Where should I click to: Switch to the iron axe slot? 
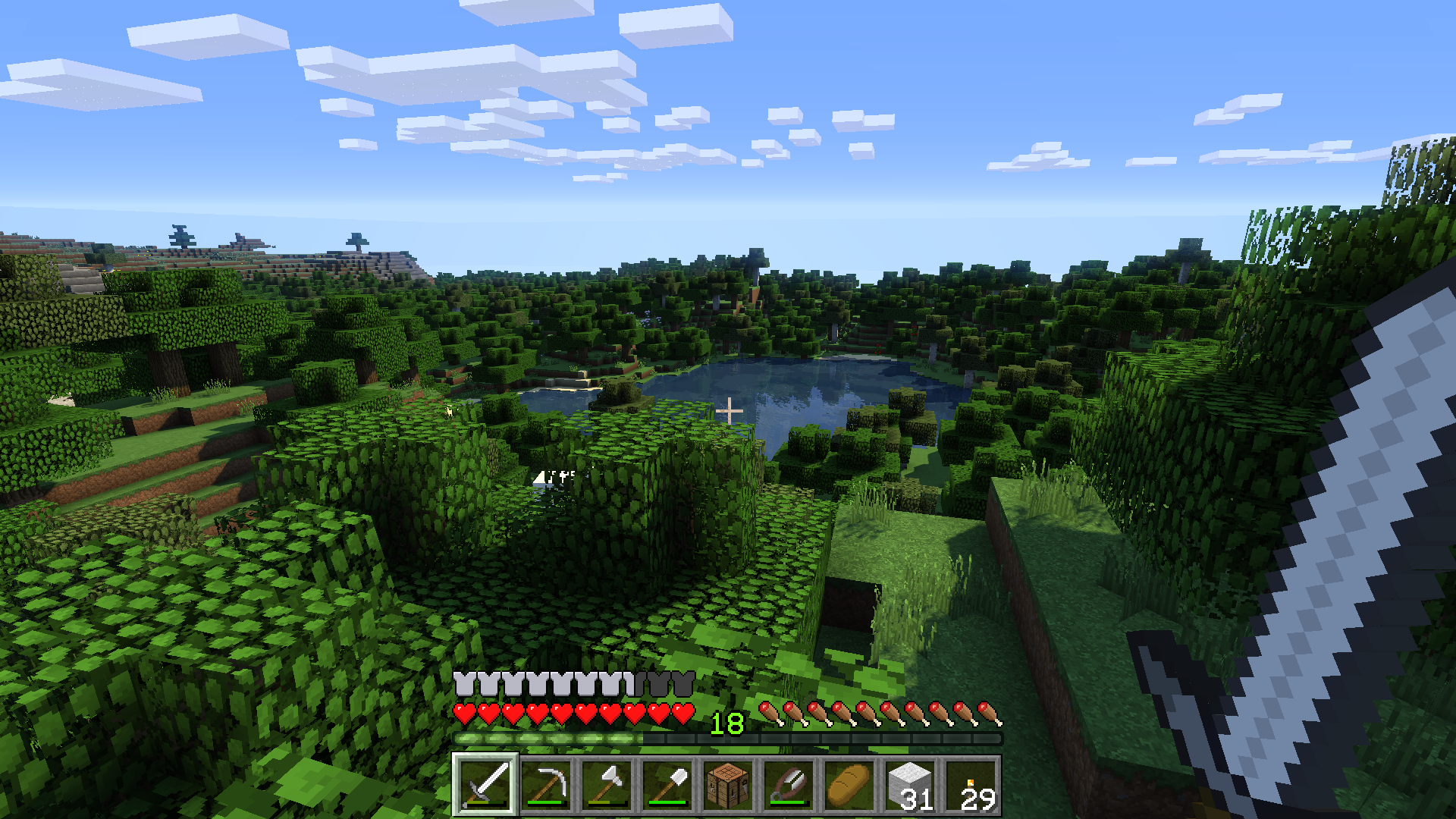click(x=607, y=784)
